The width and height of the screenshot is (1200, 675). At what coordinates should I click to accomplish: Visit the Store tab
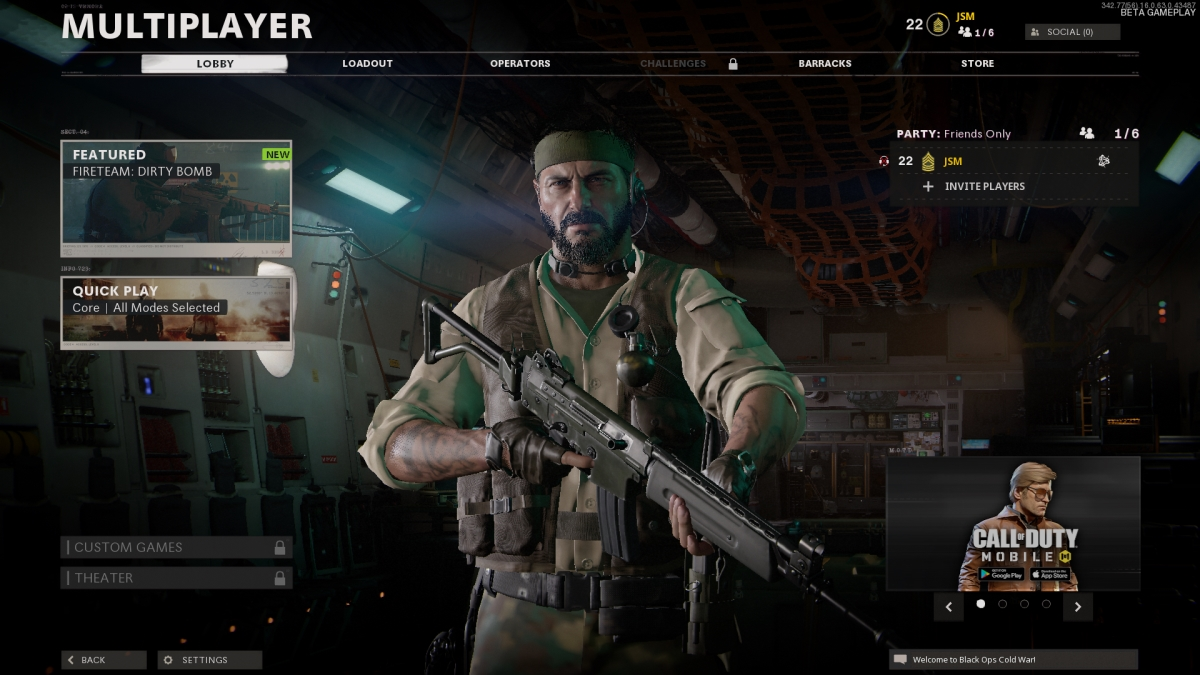click(977, 64)
